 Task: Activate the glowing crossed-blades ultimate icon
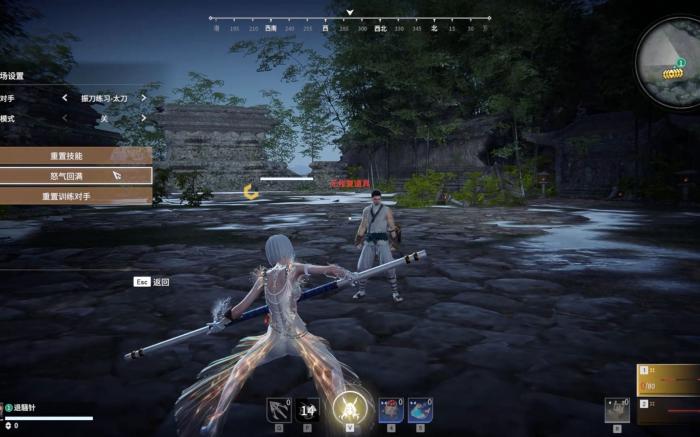tap(350, 407)
